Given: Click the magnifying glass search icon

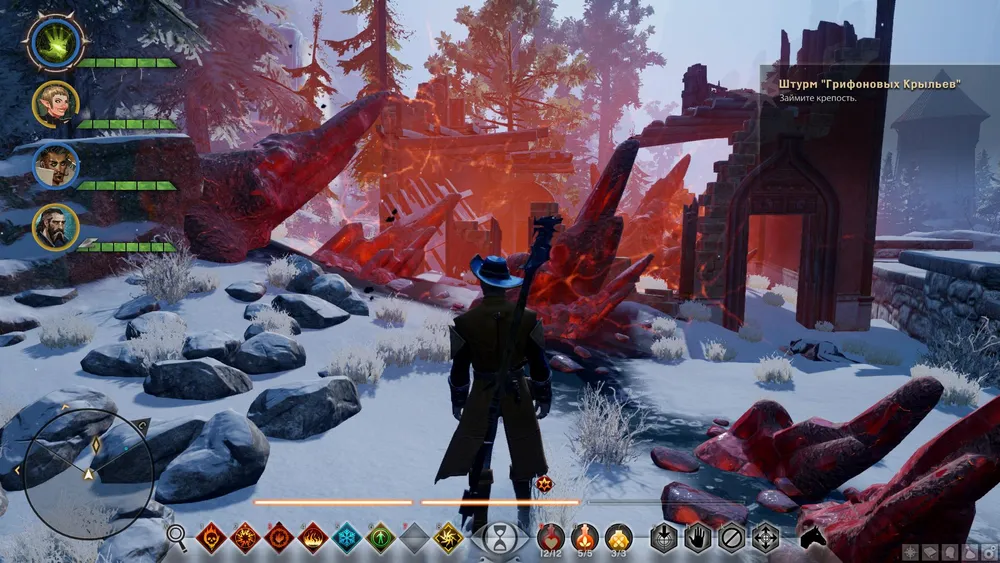Looking at the screenshot, I should (177, 537).
